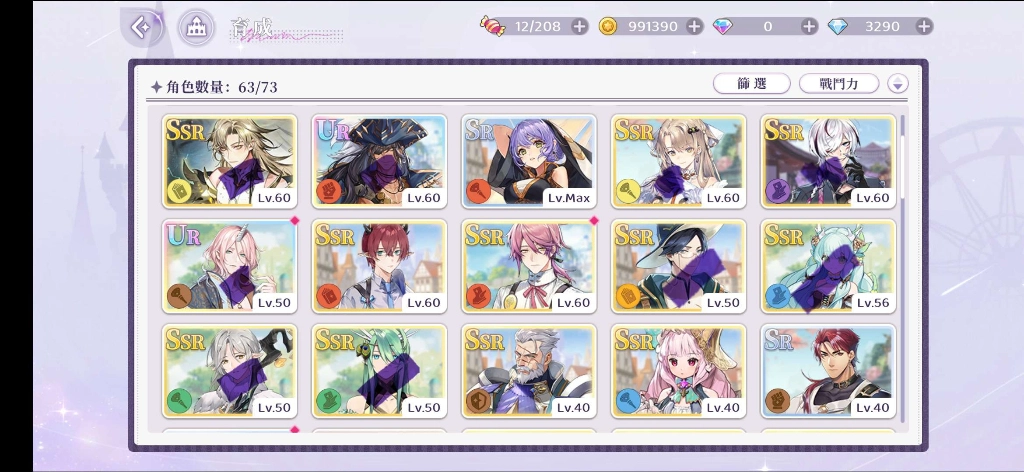
Task: Add more candy stamina
Action: tap(579, 27)
